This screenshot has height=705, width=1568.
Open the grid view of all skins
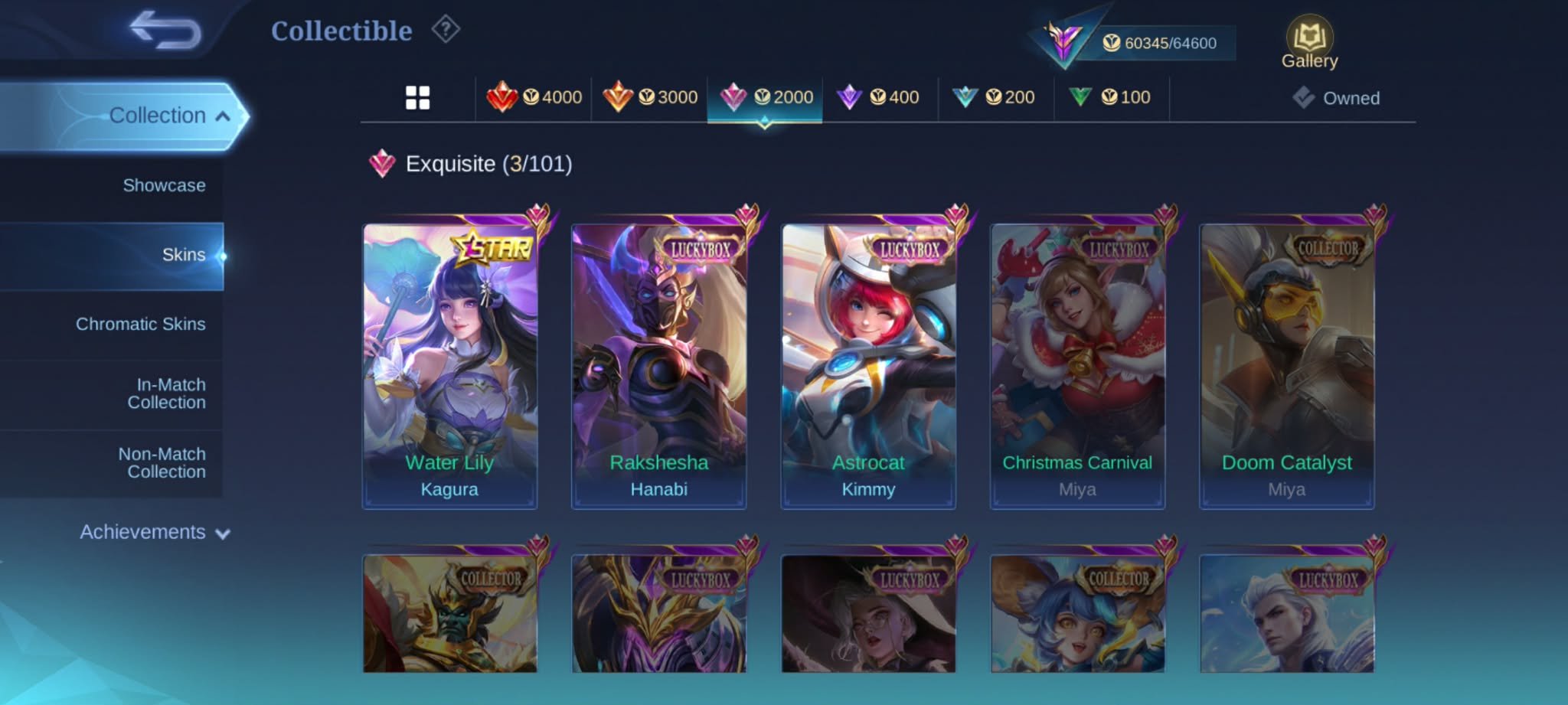pyautogui.click(x=417, y=97)
